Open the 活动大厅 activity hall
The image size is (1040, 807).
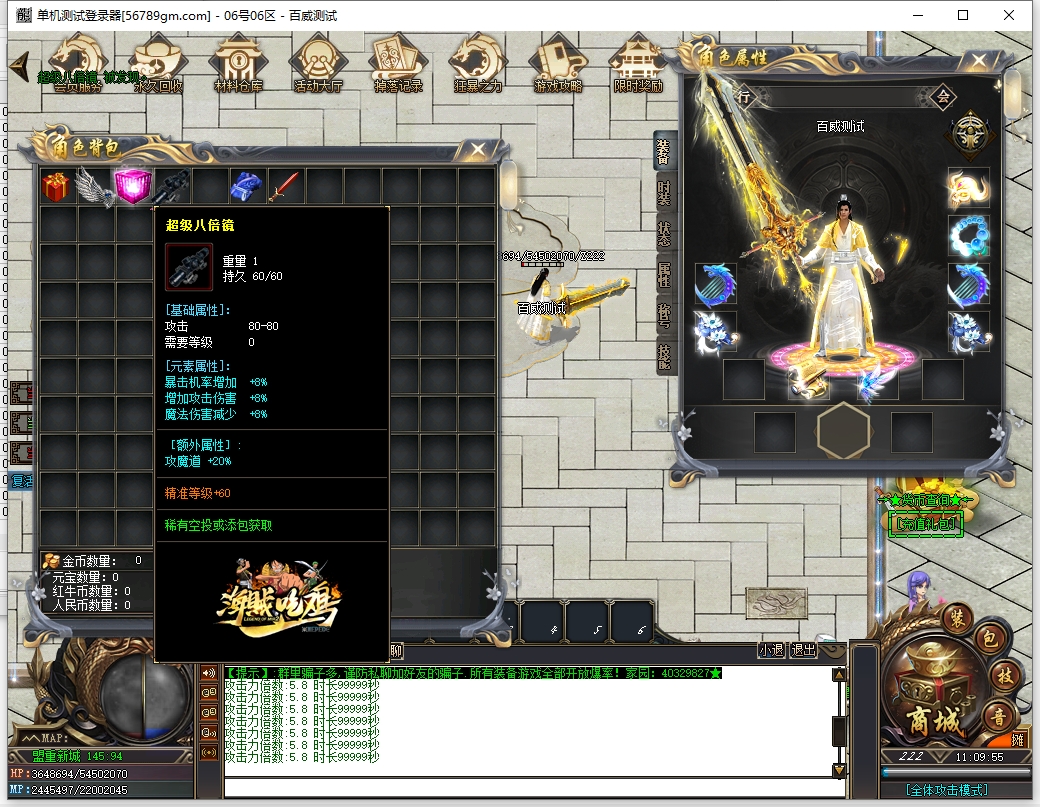pyautogui.click(x=318, y=64)
